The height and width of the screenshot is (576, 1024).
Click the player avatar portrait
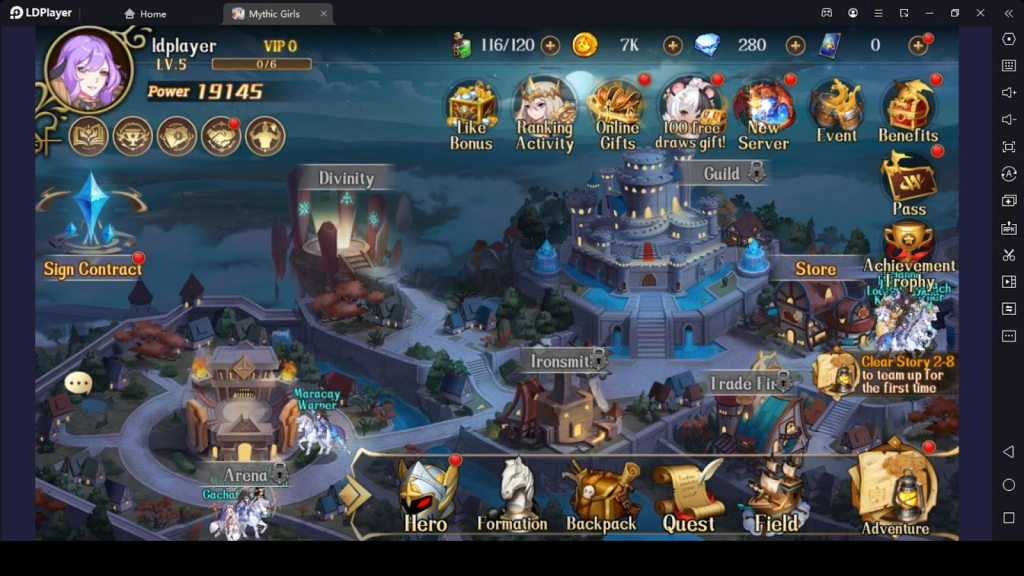click(x=90, y=68)
